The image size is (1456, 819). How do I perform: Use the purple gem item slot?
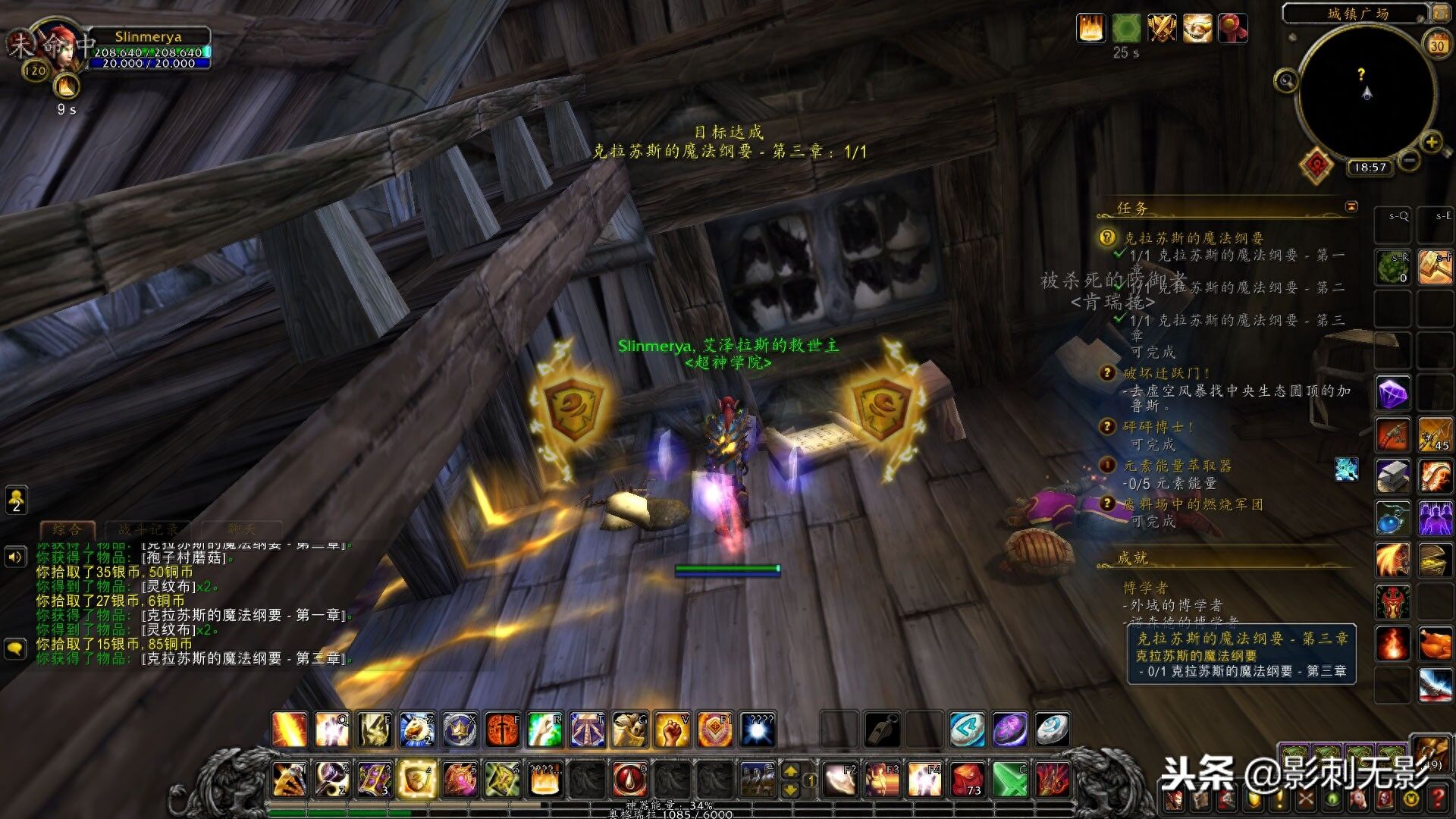pos(1392,394)
